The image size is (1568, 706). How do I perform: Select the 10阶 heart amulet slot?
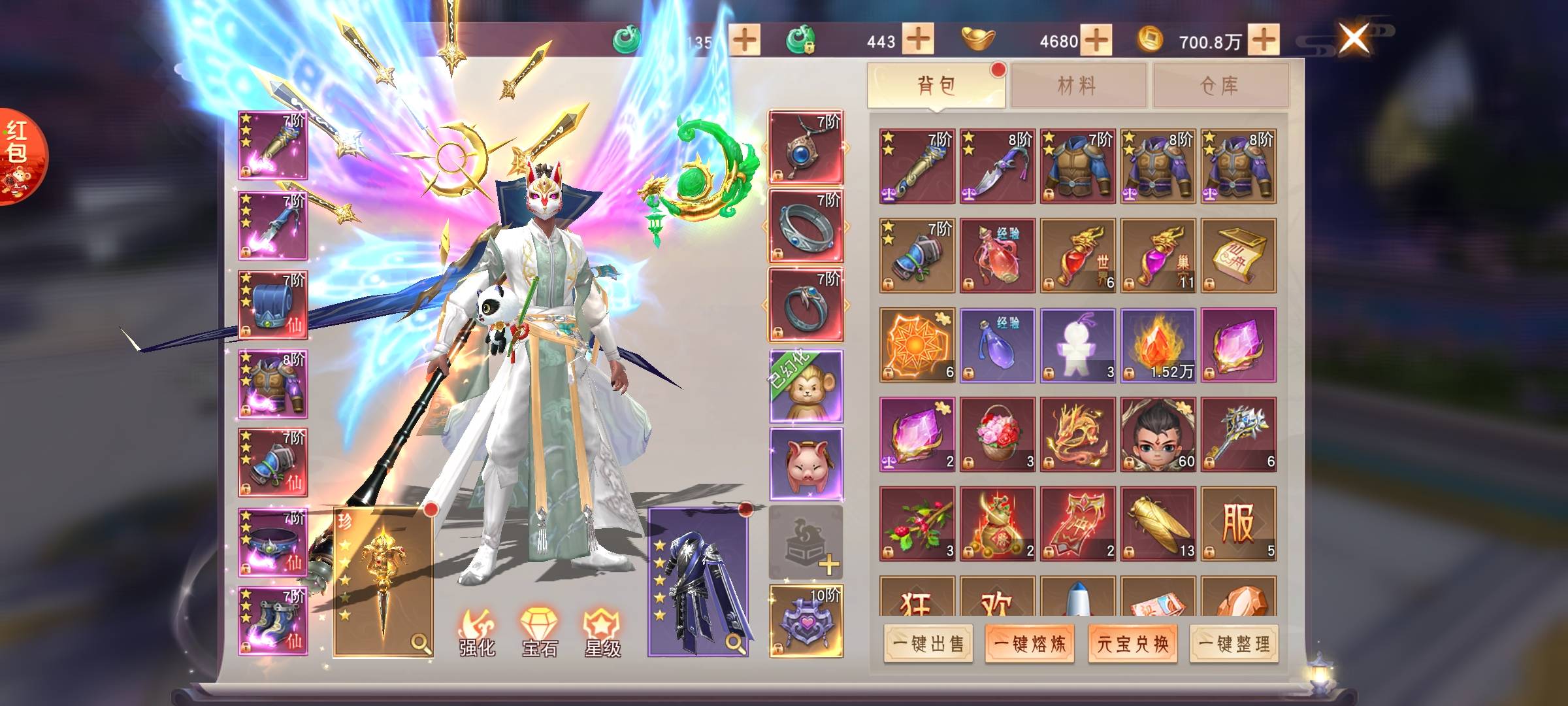806,621
